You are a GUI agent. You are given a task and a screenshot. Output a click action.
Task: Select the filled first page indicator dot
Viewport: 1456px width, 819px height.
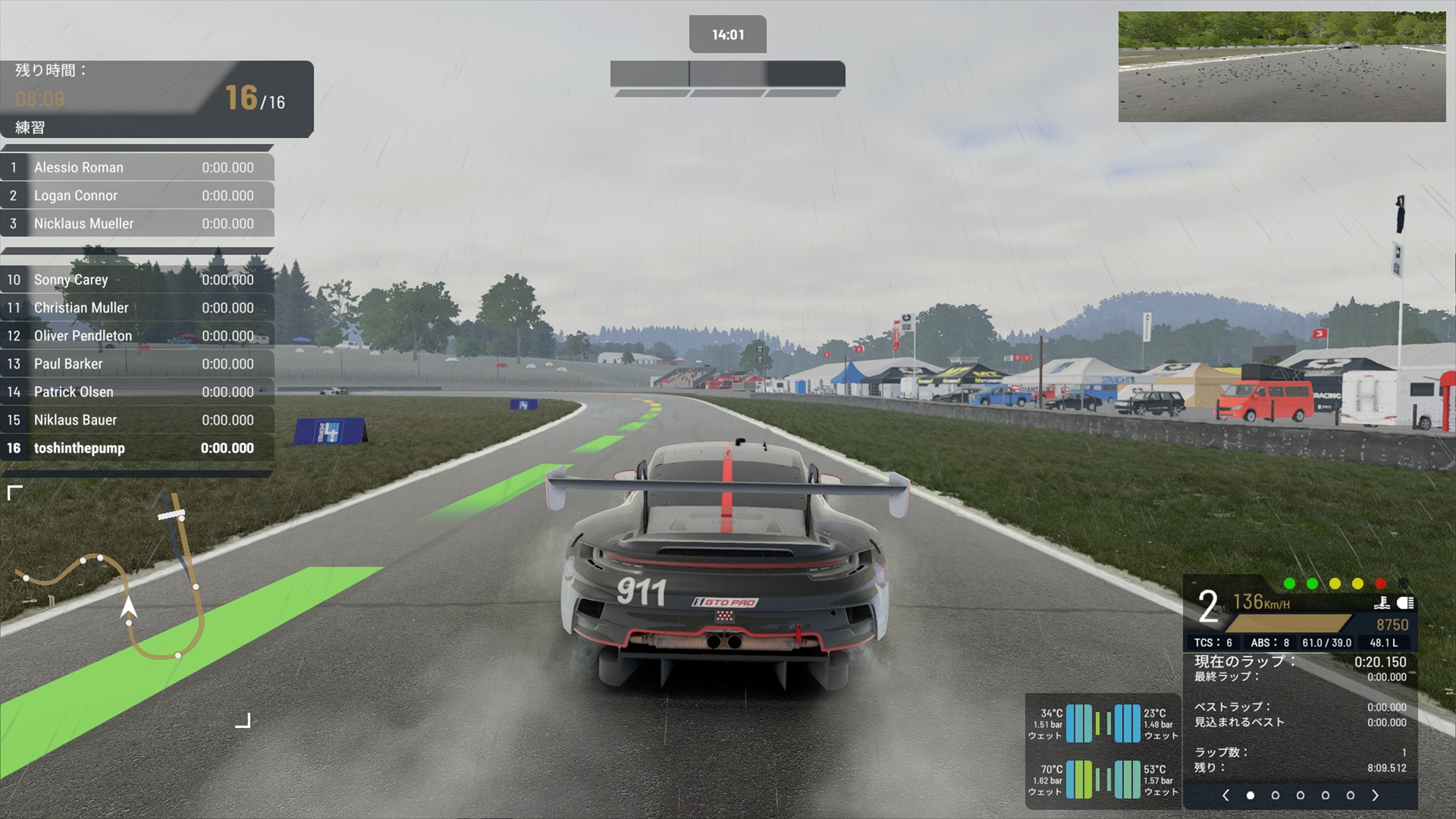click(1250, 795)
